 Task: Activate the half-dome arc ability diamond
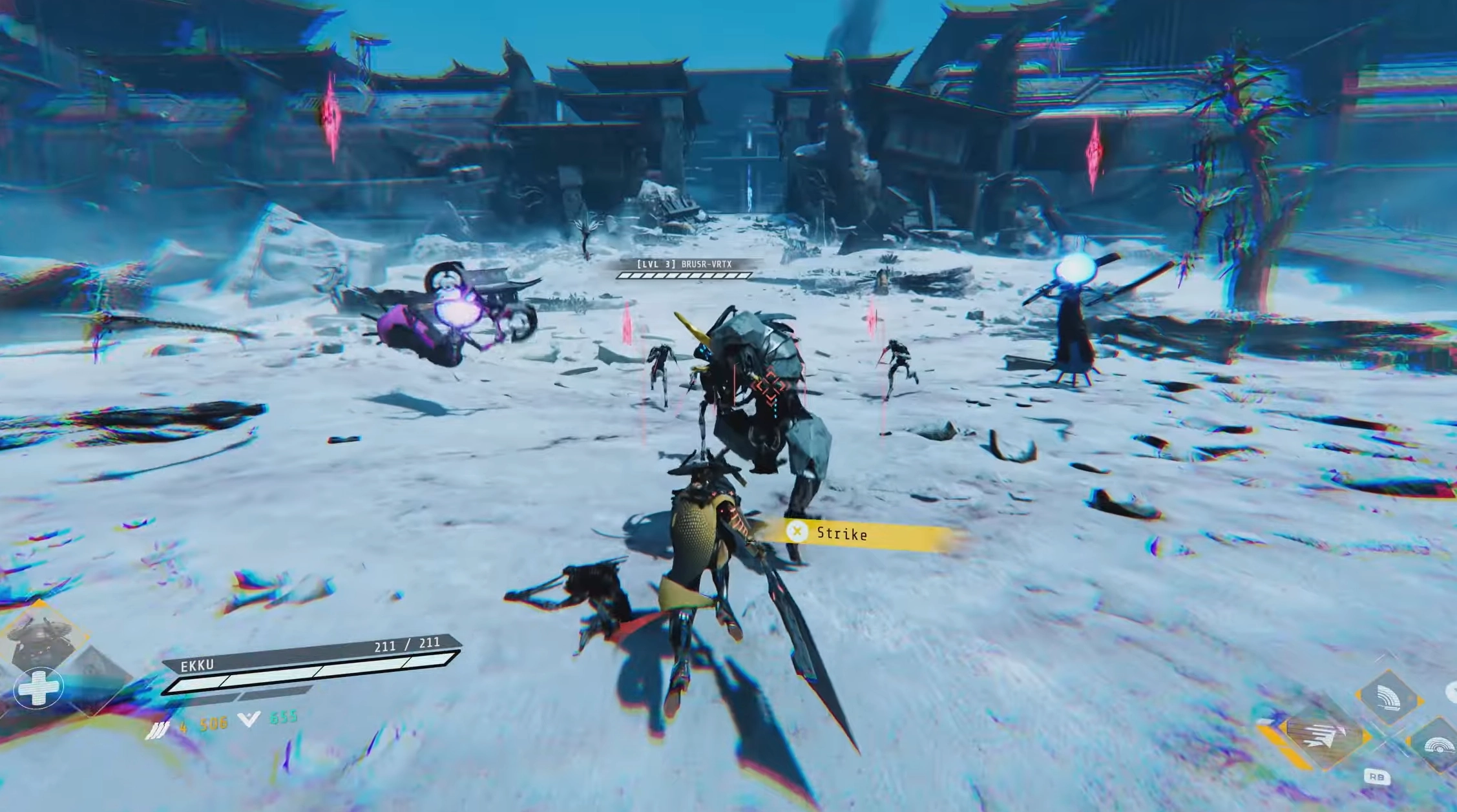[x=1438, y=744]
